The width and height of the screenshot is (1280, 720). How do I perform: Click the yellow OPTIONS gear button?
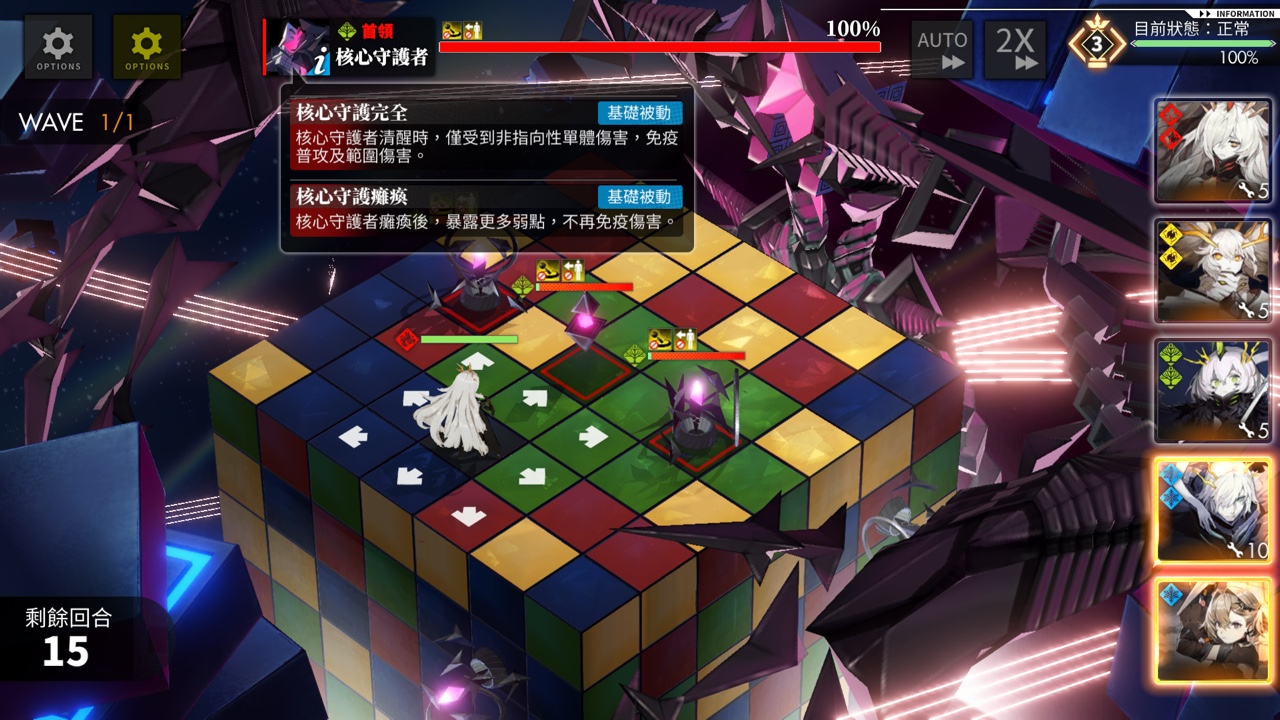pyautogui.click(x=147, y=47)
